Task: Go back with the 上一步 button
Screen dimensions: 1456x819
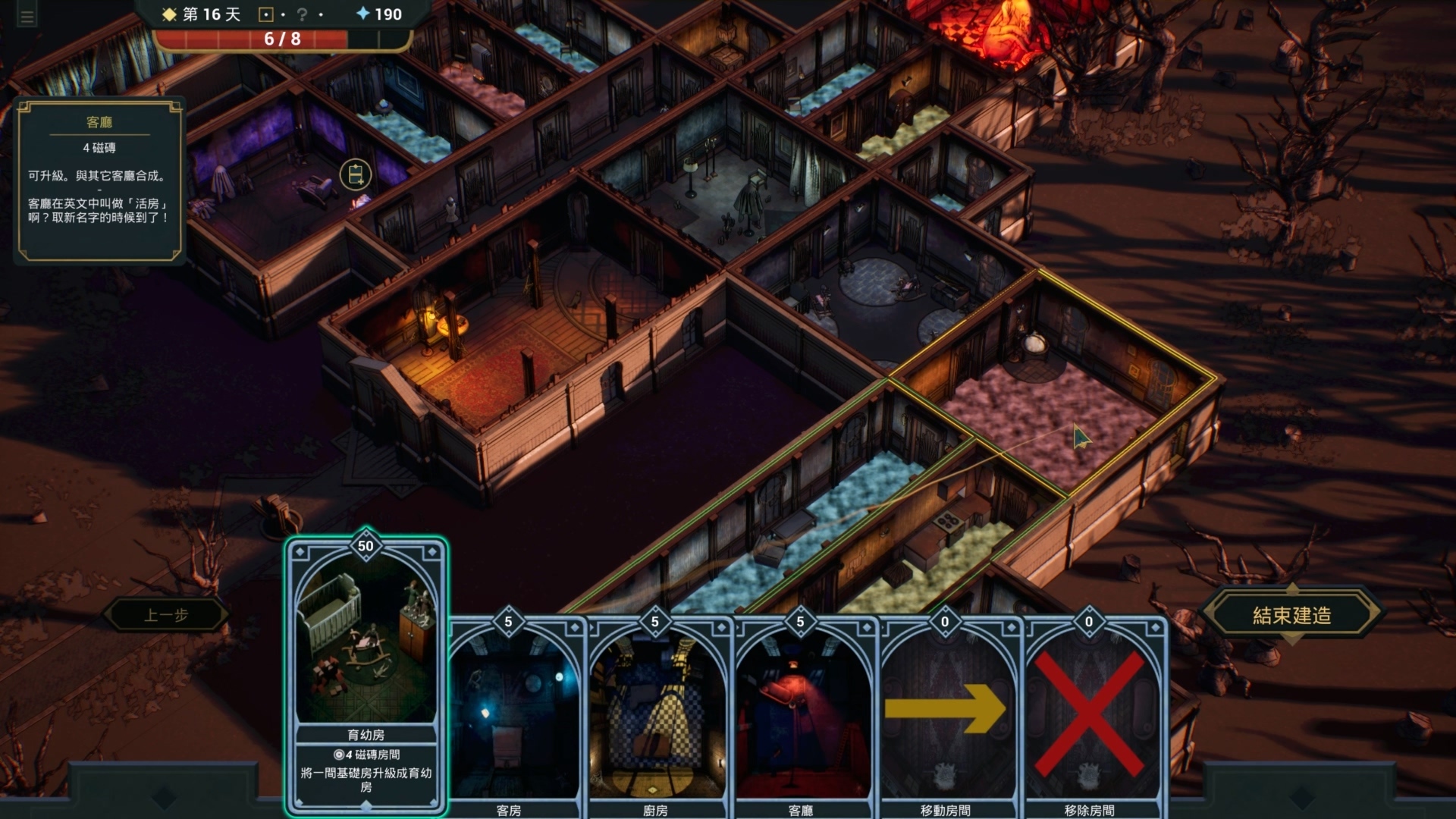Action: [x=166, y=615]
